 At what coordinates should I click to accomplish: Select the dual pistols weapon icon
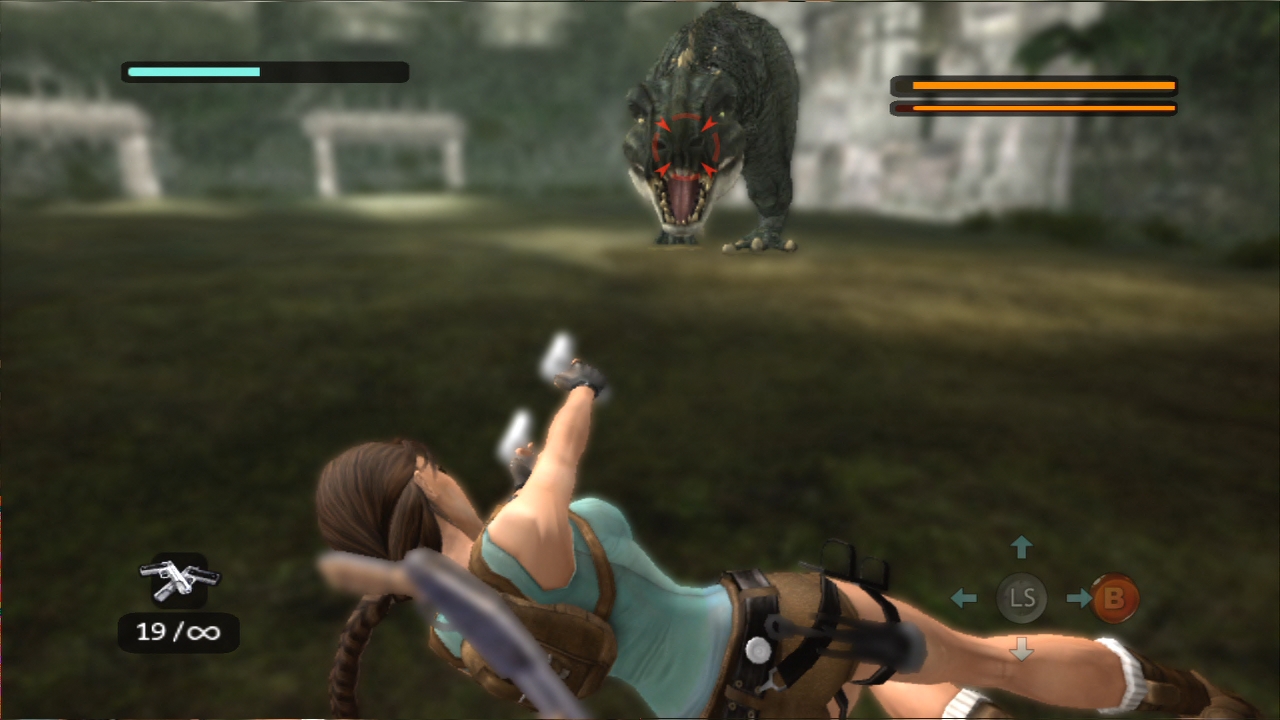click(x=179, y=579)
